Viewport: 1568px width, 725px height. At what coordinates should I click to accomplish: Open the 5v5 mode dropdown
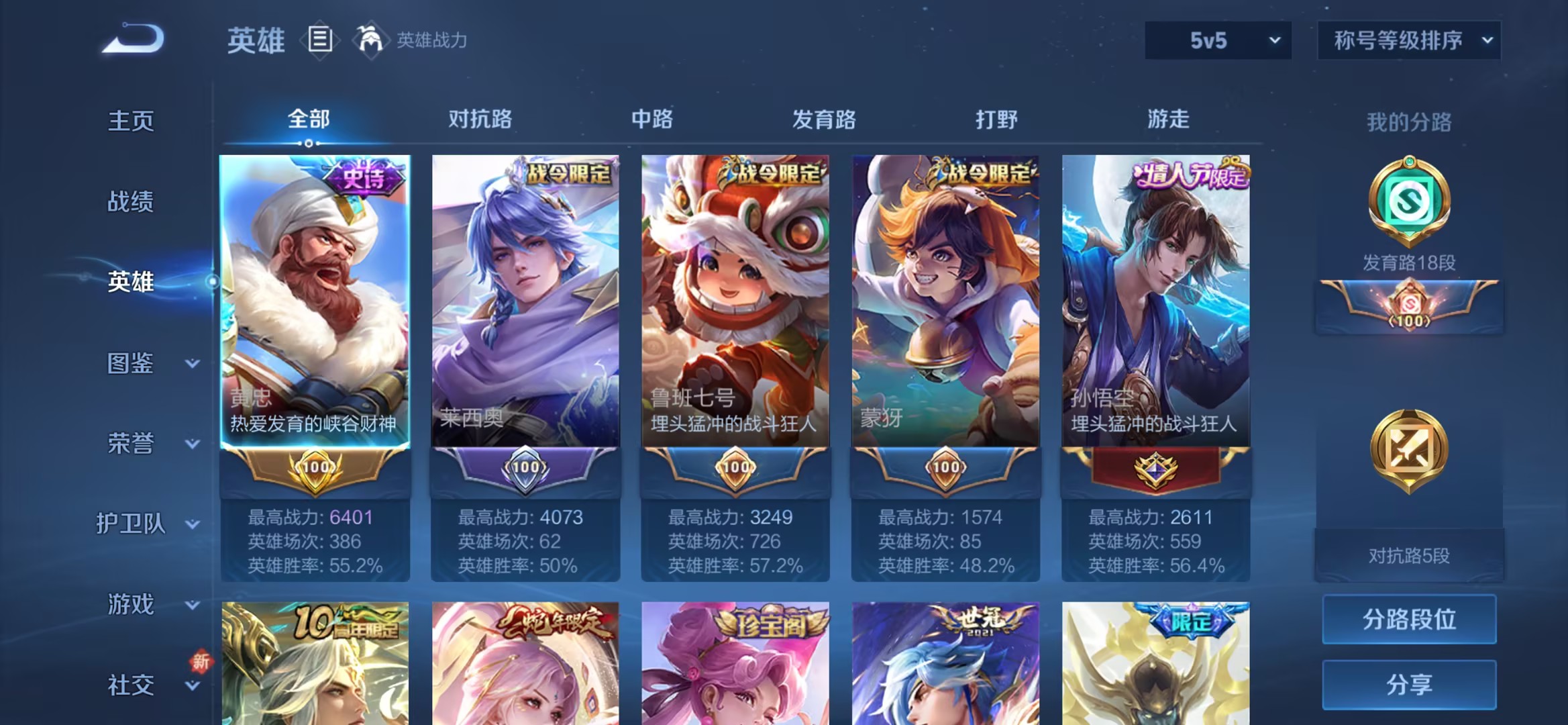pyautogui.click(x=1217, y=40)
